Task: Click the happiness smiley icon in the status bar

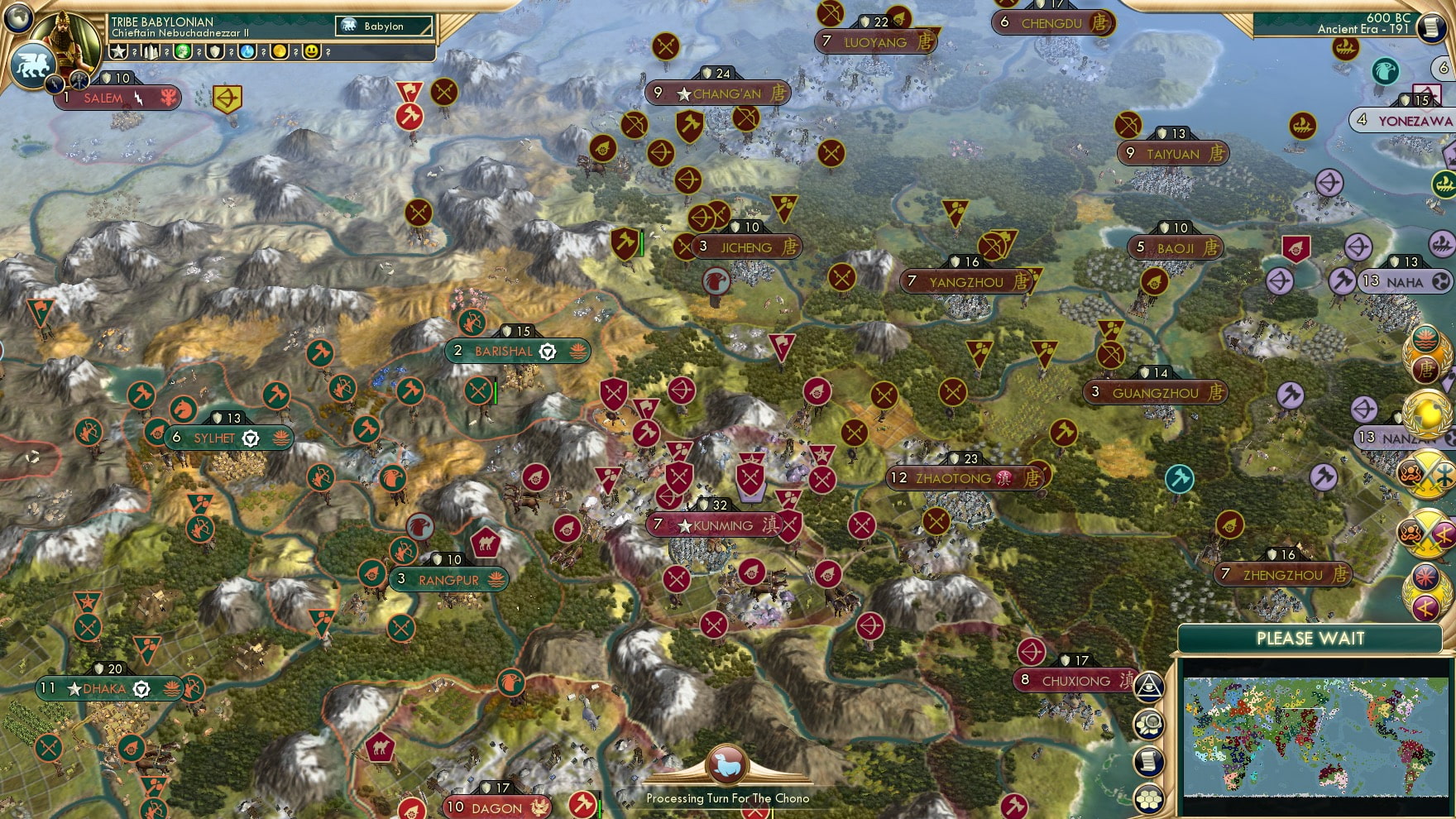Action: pyautogui.click(x=313, y=53)
